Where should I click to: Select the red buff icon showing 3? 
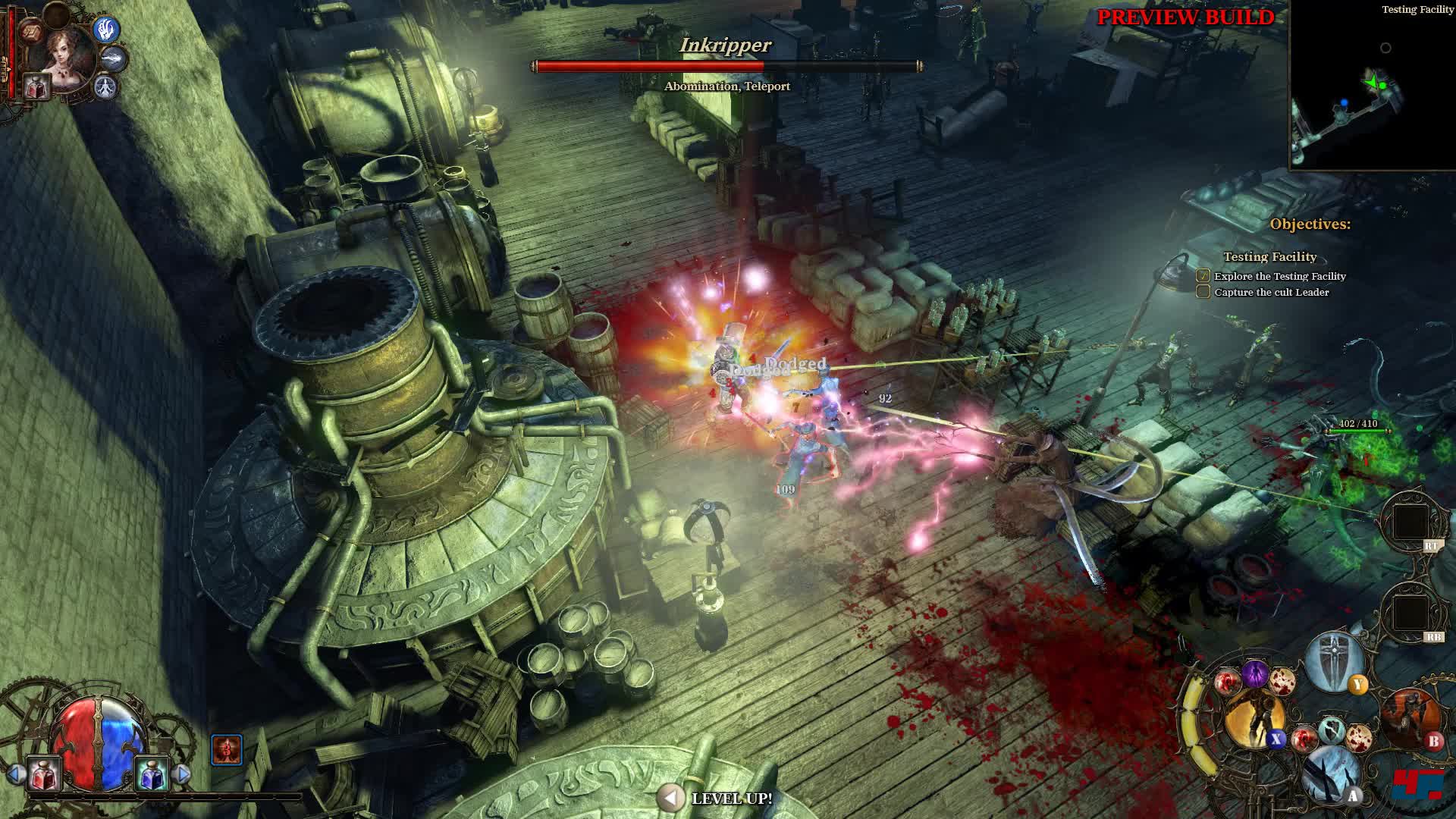(x=226, y=749)
